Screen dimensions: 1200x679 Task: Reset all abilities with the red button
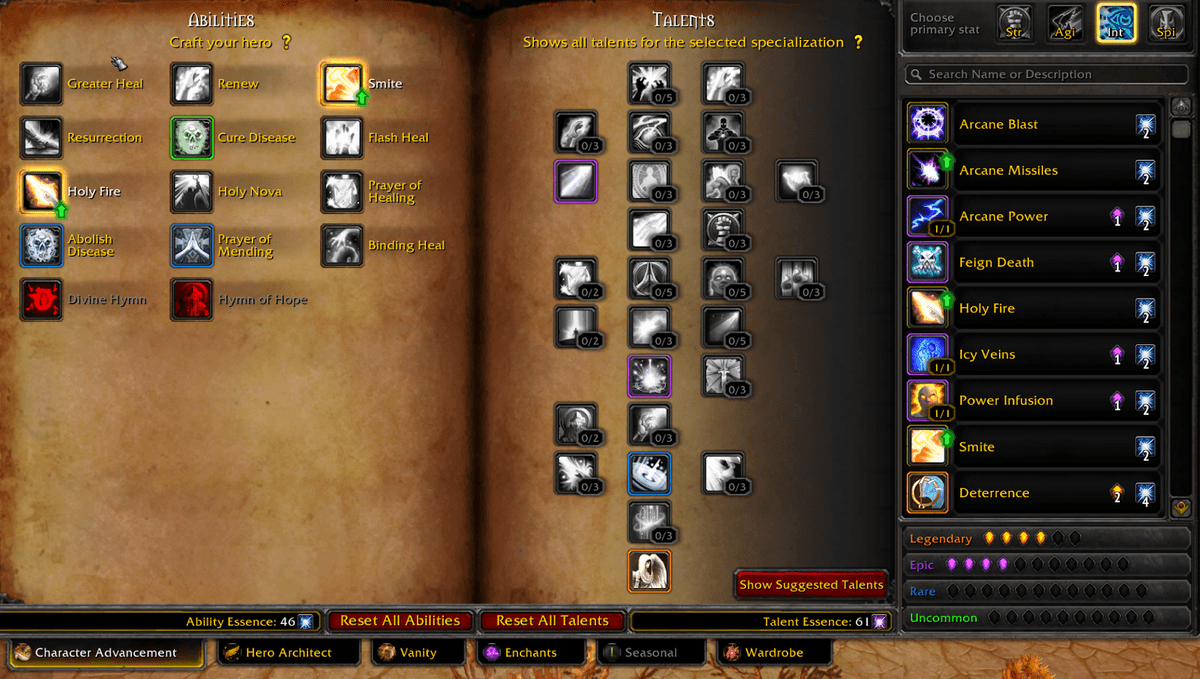400,621
